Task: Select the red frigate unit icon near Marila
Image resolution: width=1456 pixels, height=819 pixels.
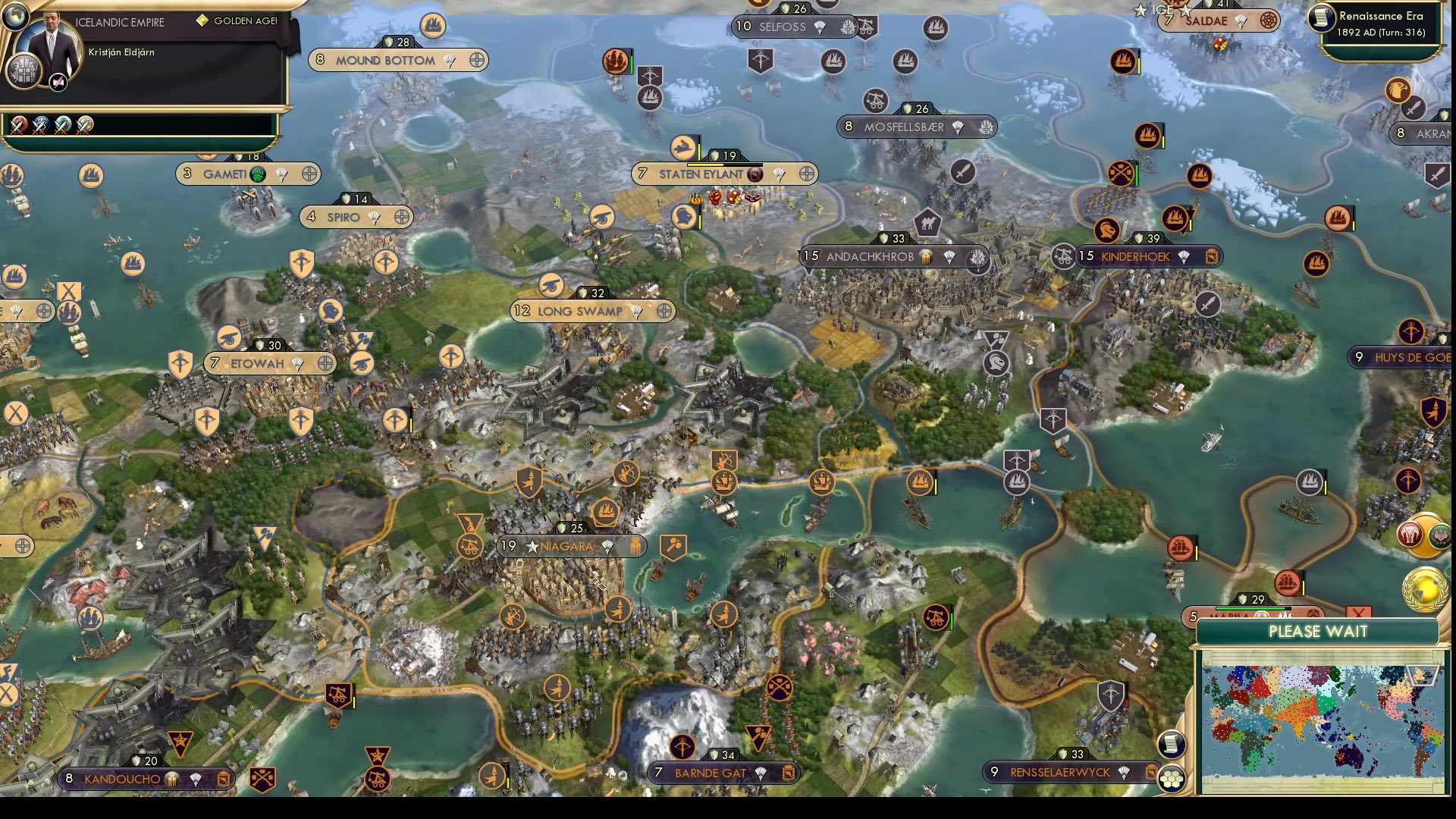Action: point(1288,582)
